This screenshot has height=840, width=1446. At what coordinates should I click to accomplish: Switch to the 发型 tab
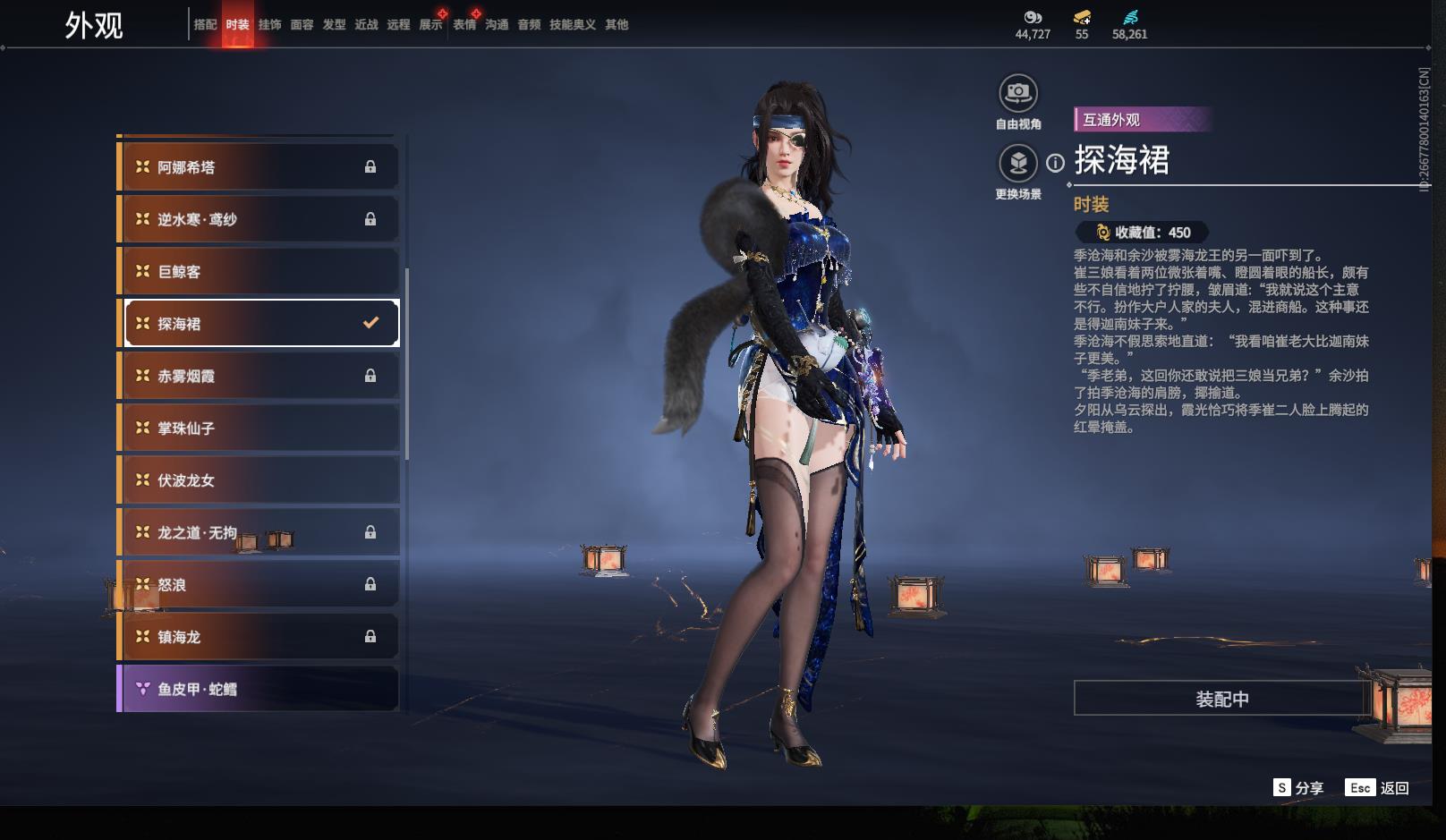334,25
